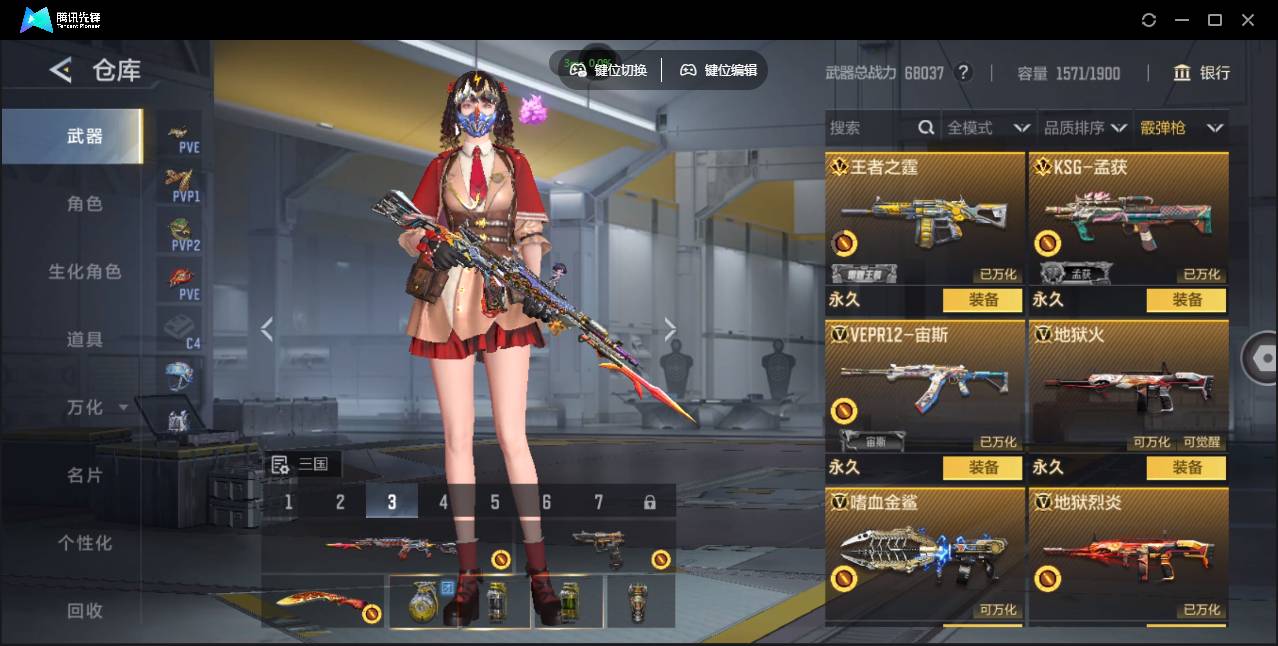The height and width of the screenshot is (646, 1278).
Task: Open 键位编辑 key mapping editor
Action: point(720,70)
